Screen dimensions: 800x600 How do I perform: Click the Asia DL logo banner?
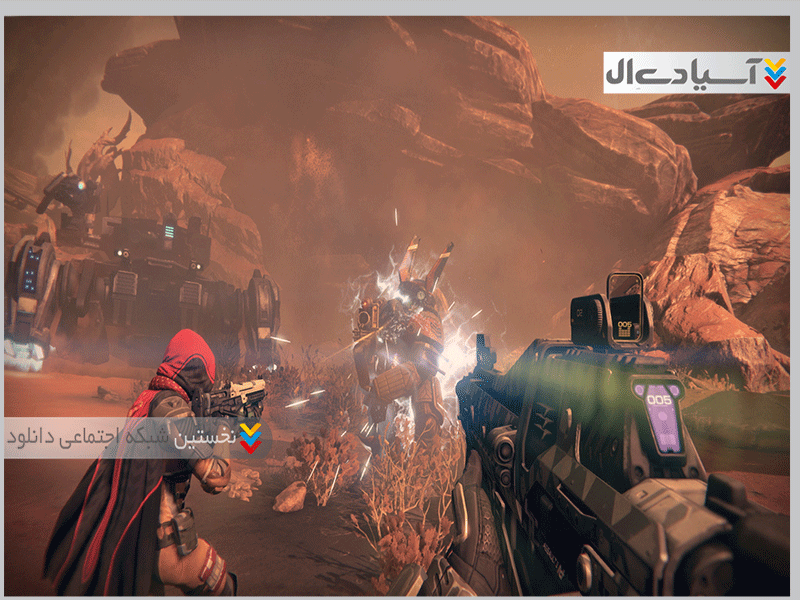[x=696, y=72]
